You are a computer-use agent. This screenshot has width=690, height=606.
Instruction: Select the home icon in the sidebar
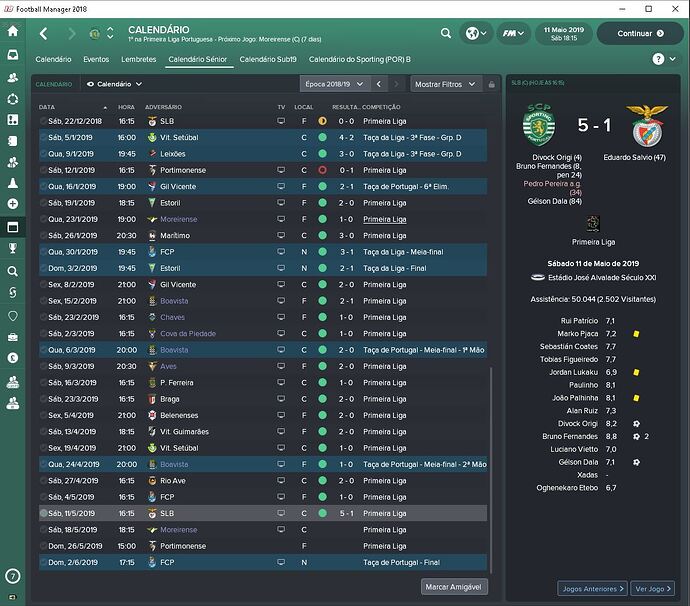pos(13,31)
